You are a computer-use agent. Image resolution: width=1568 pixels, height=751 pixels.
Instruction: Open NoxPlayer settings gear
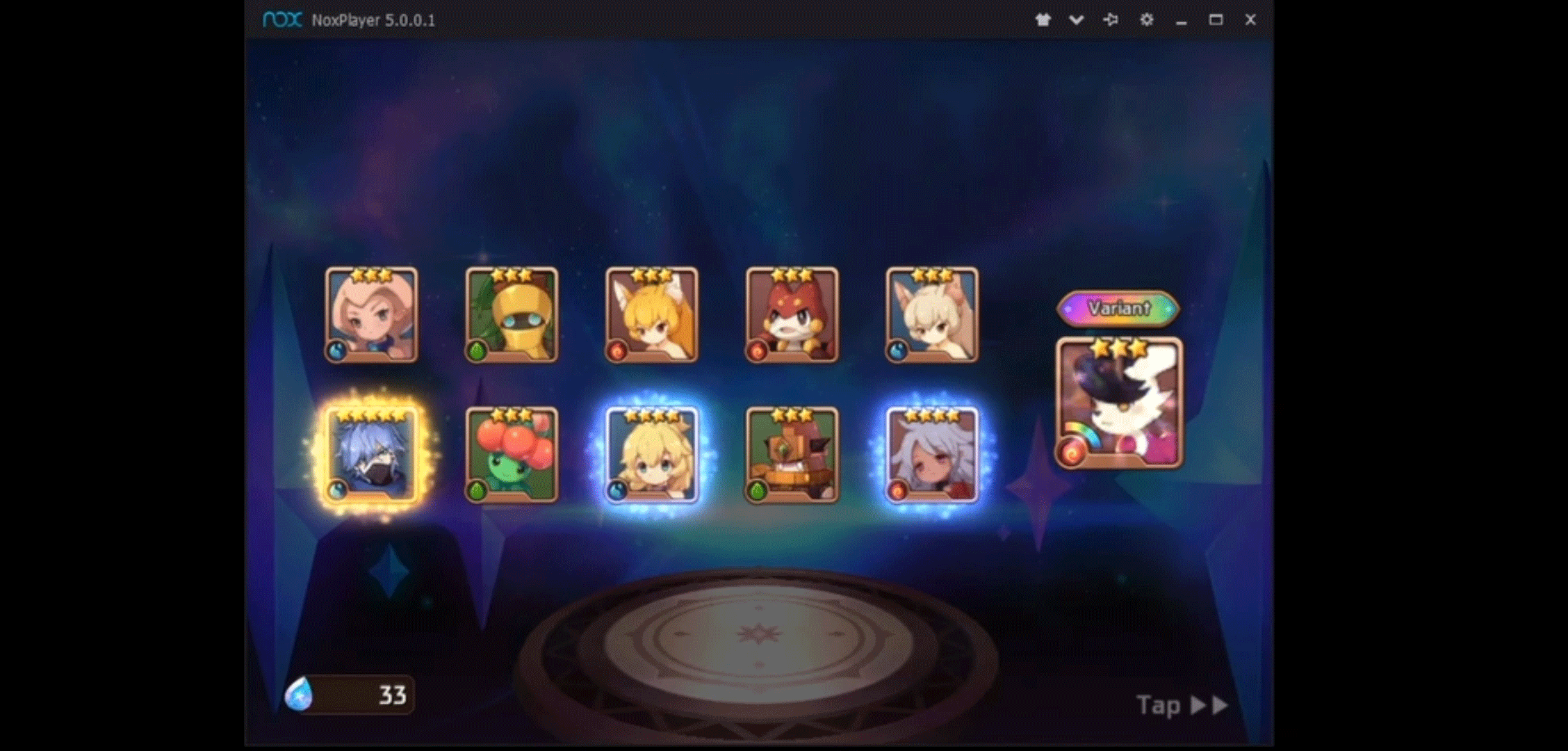click(1147, 20)
